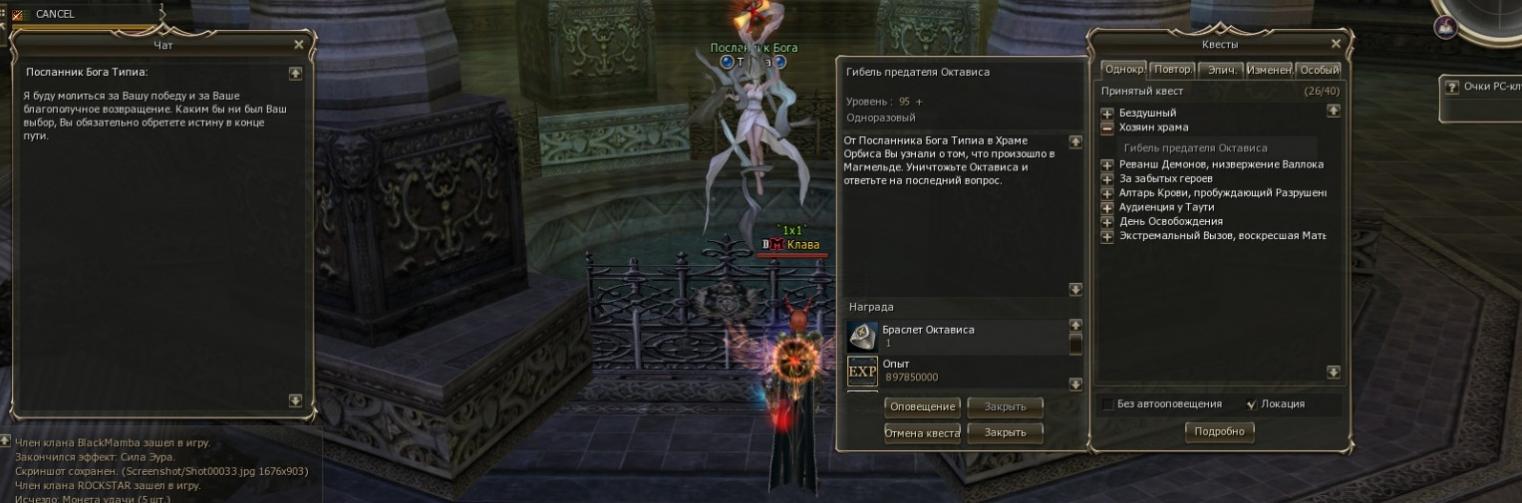Open the Повтор. quest tab
This screenshot has width=1522, height=503.
pyautogui.click(x=1171, y=70)
